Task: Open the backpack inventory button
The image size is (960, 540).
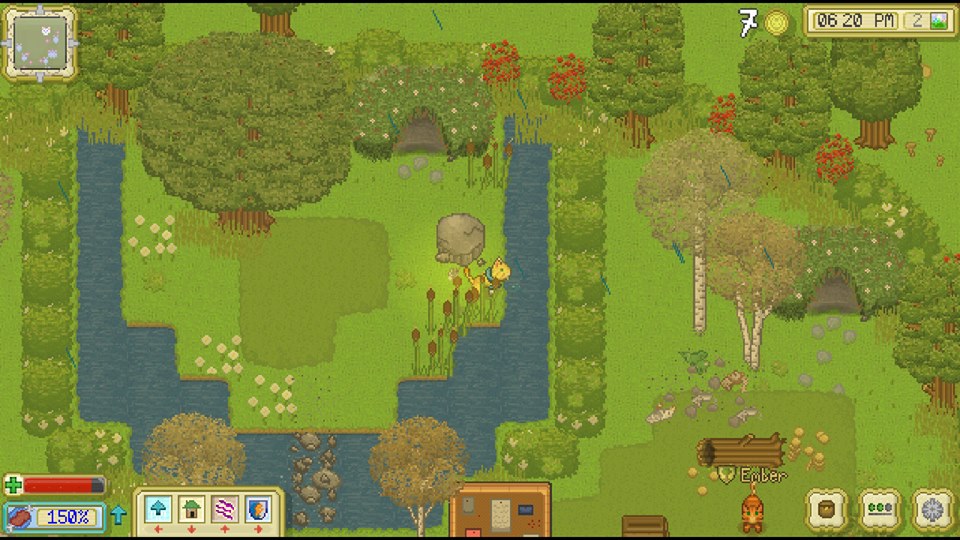Action: (827, 509)
